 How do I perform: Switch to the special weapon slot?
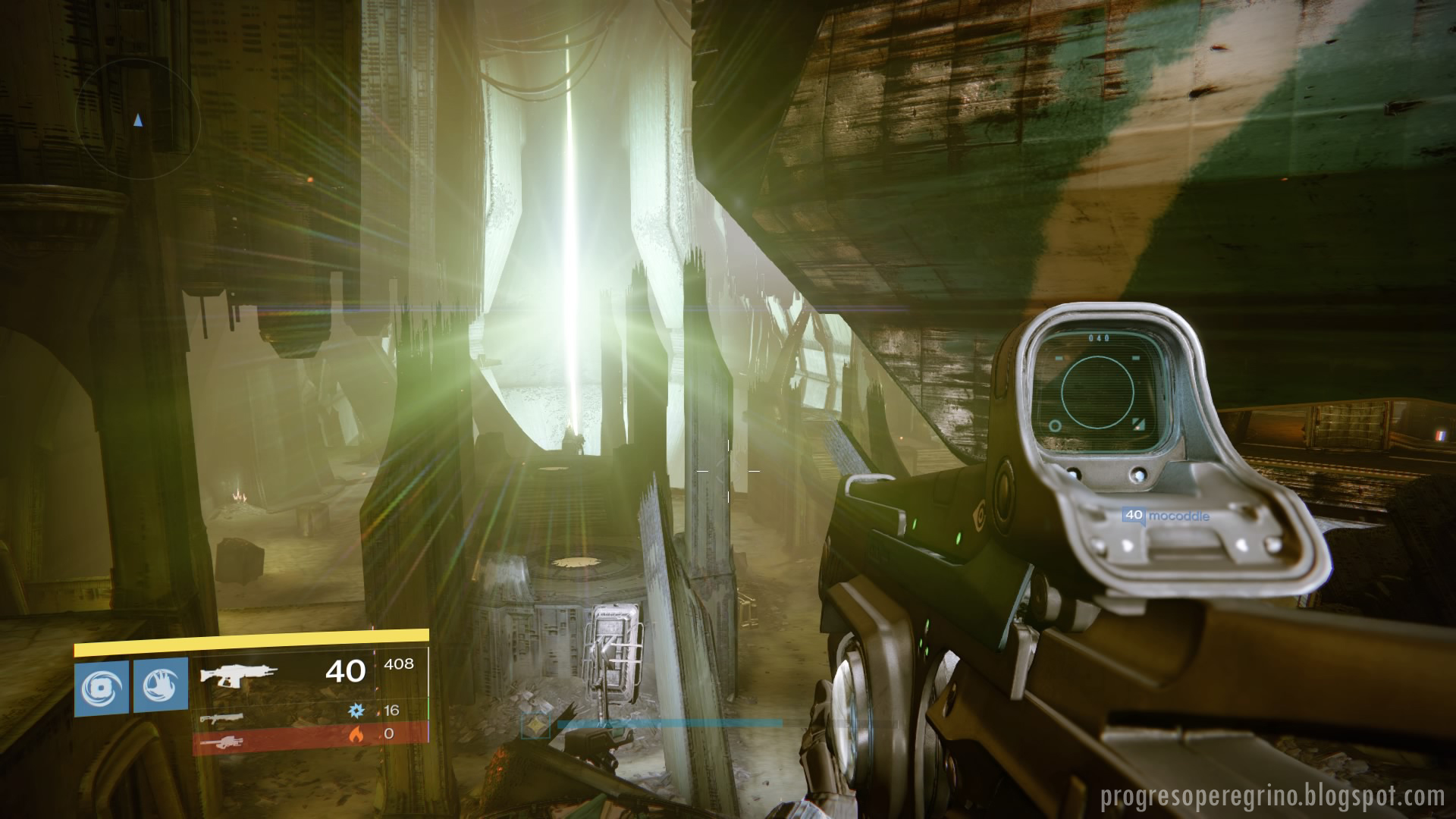(221, 716)
